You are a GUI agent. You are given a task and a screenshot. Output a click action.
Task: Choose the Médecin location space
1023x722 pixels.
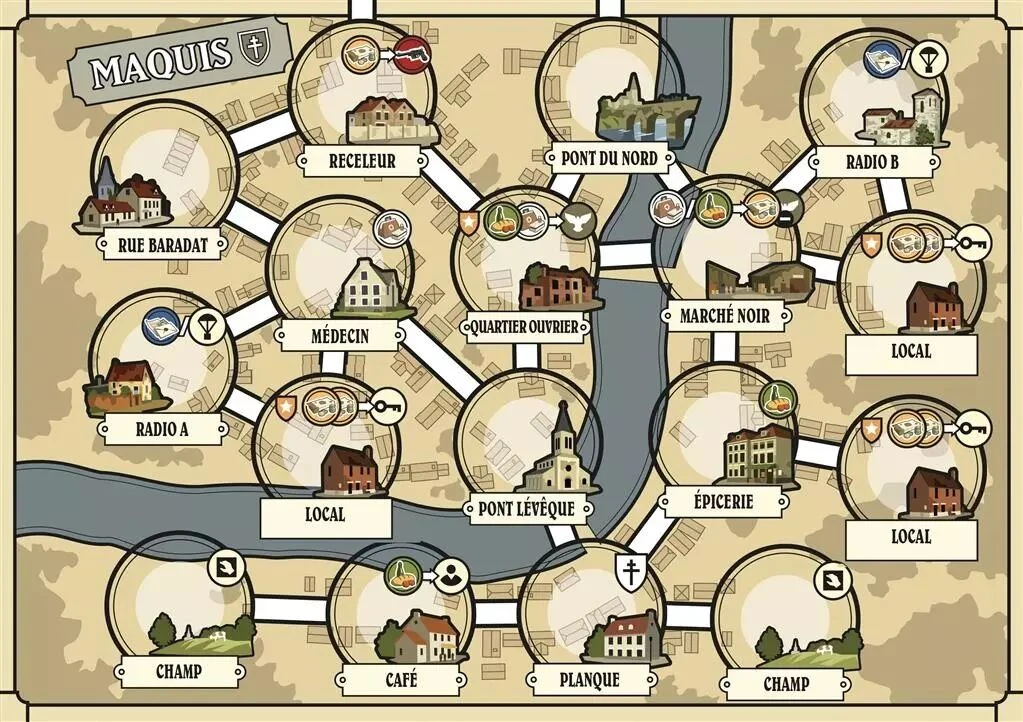340,265
